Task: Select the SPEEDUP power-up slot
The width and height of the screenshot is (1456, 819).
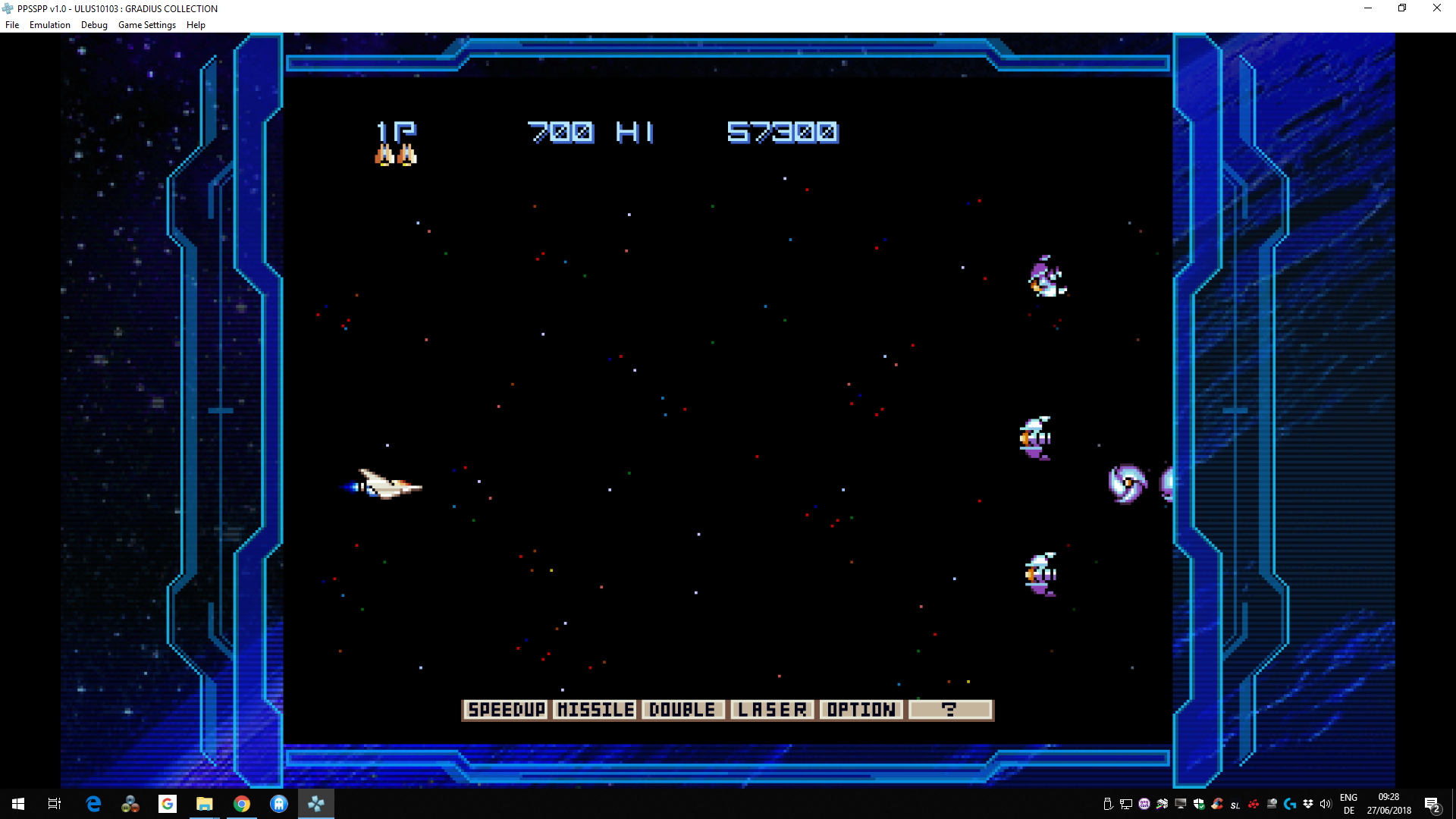Action: pos(506,710)
